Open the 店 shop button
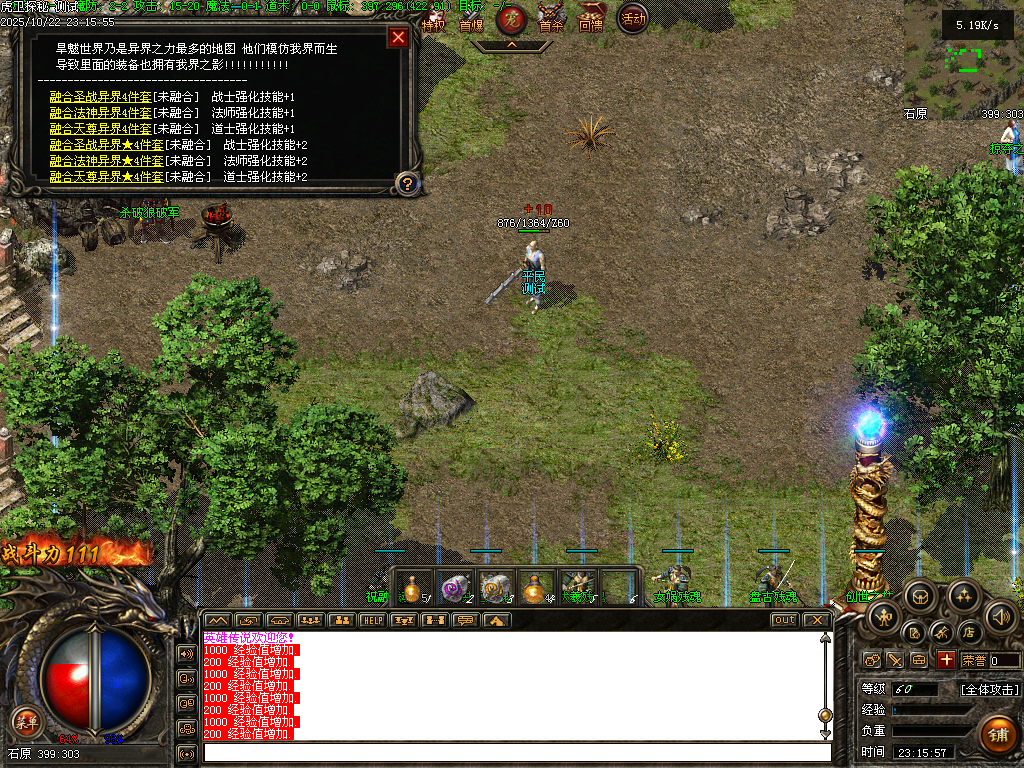This screenshot has width=1024, height=768. [x=968, y=632]
